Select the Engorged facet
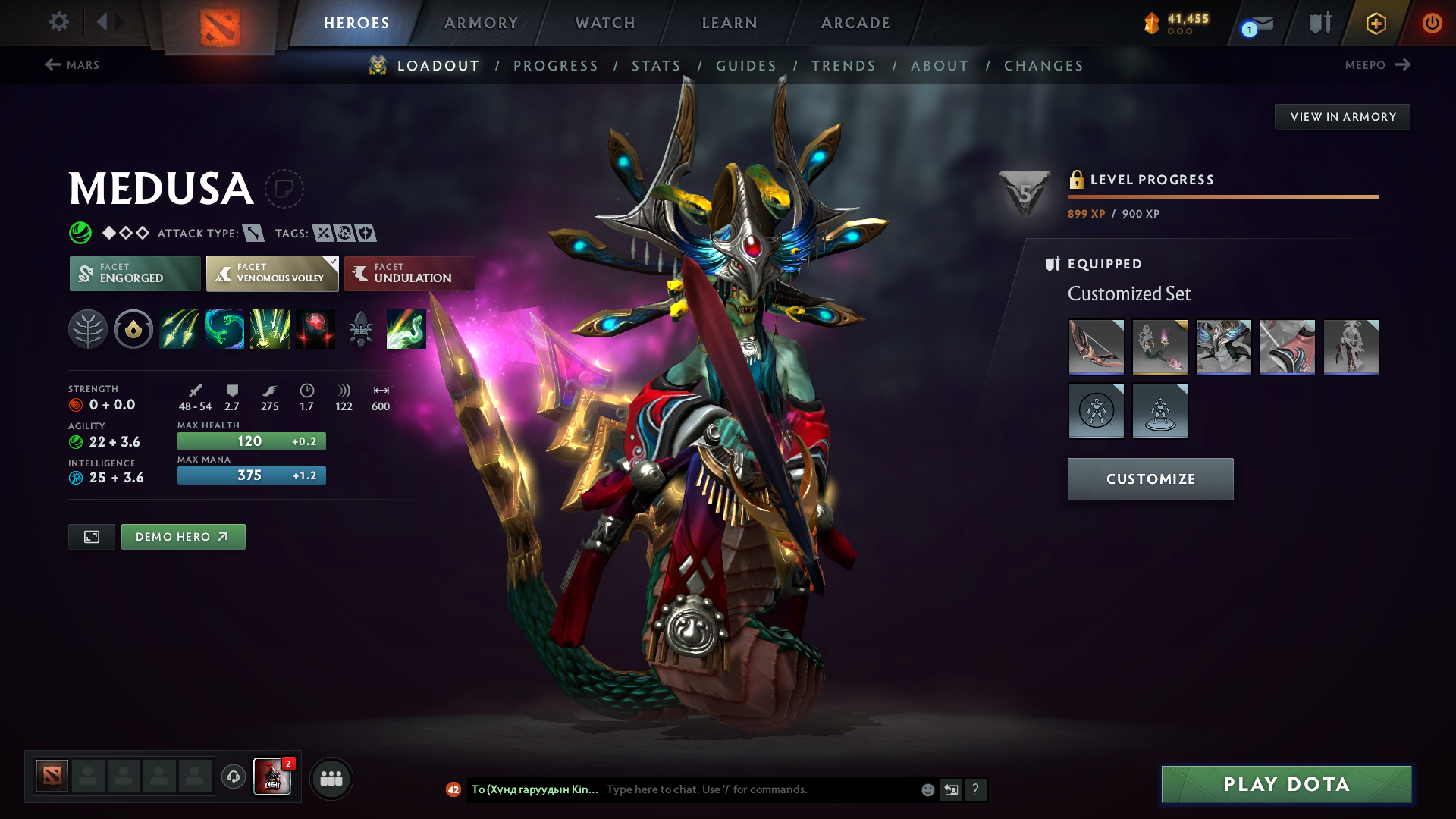 135,273
